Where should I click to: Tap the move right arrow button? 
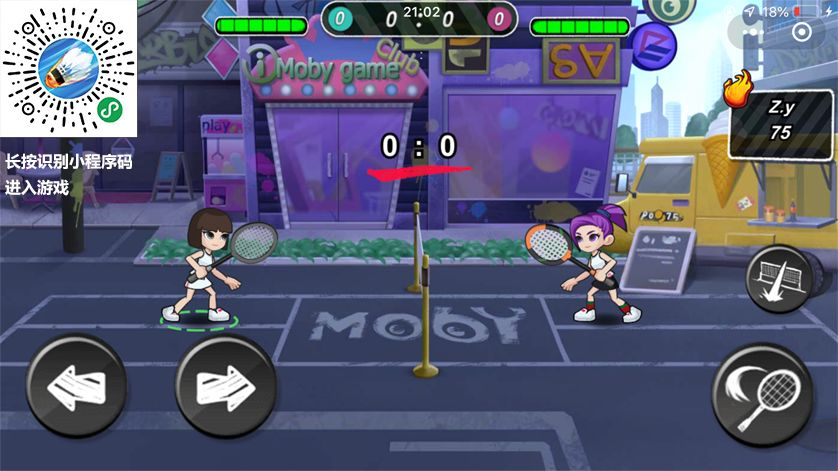coord(225,385)
